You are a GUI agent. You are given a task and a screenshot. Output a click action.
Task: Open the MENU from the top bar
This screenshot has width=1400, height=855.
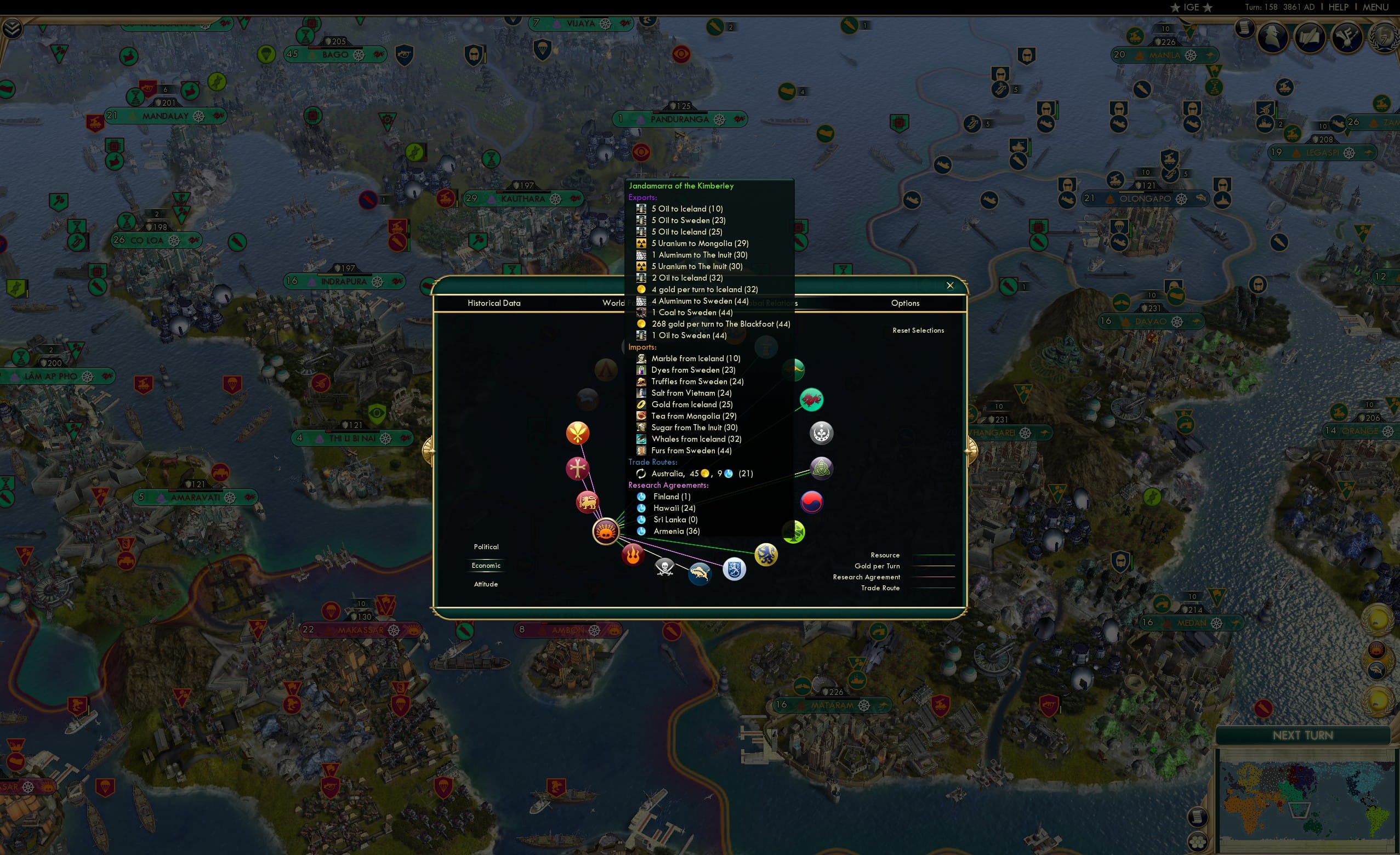1375,7
